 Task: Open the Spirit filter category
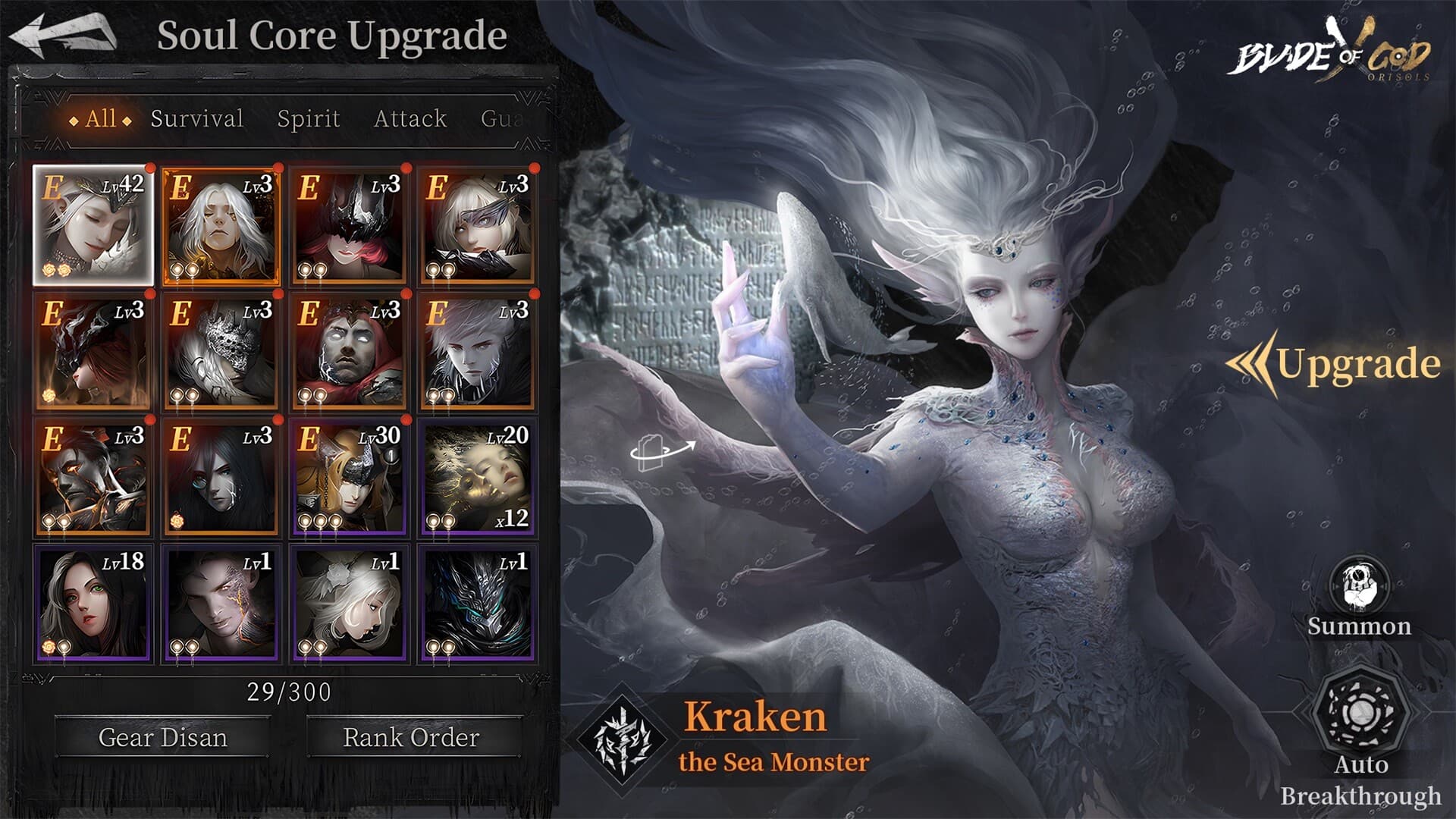(306, 118)
